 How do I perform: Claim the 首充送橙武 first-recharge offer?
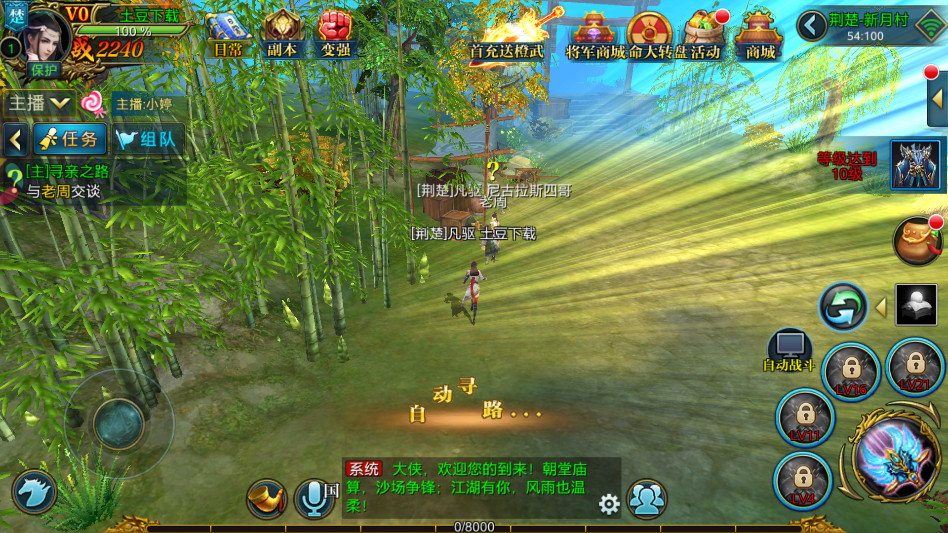(510, 33)
